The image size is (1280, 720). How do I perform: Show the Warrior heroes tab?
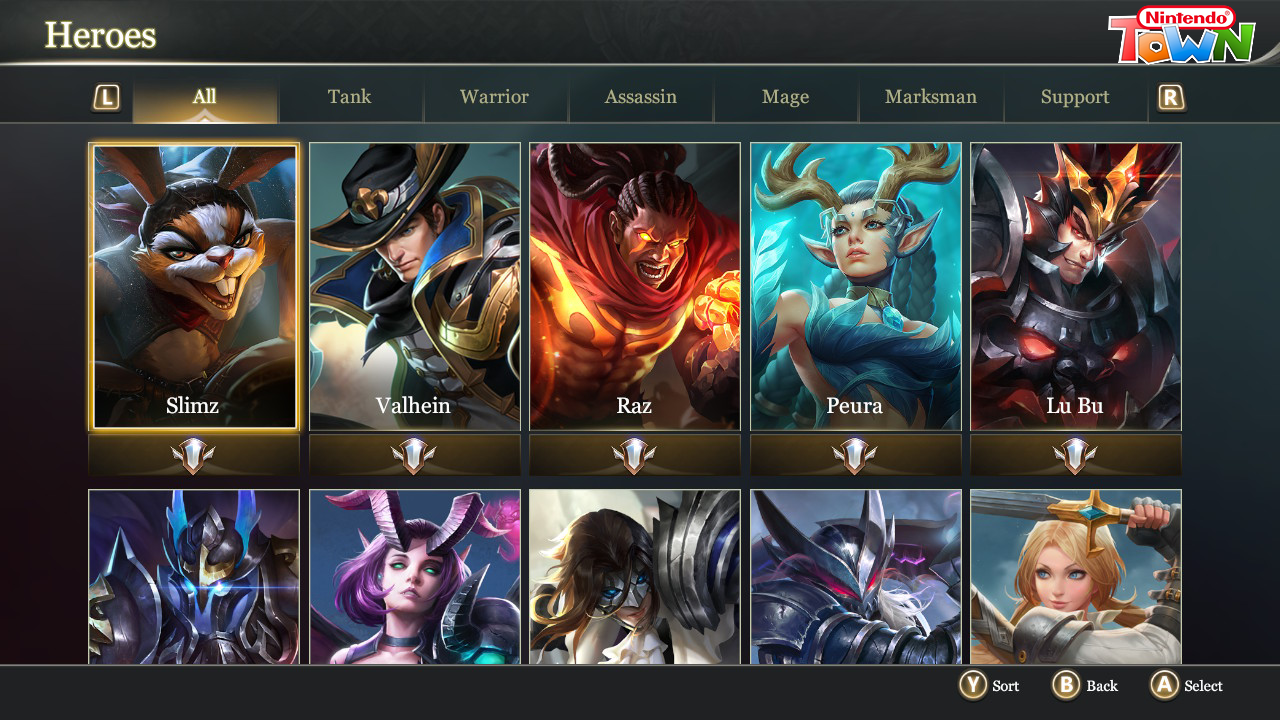point(495,98)
